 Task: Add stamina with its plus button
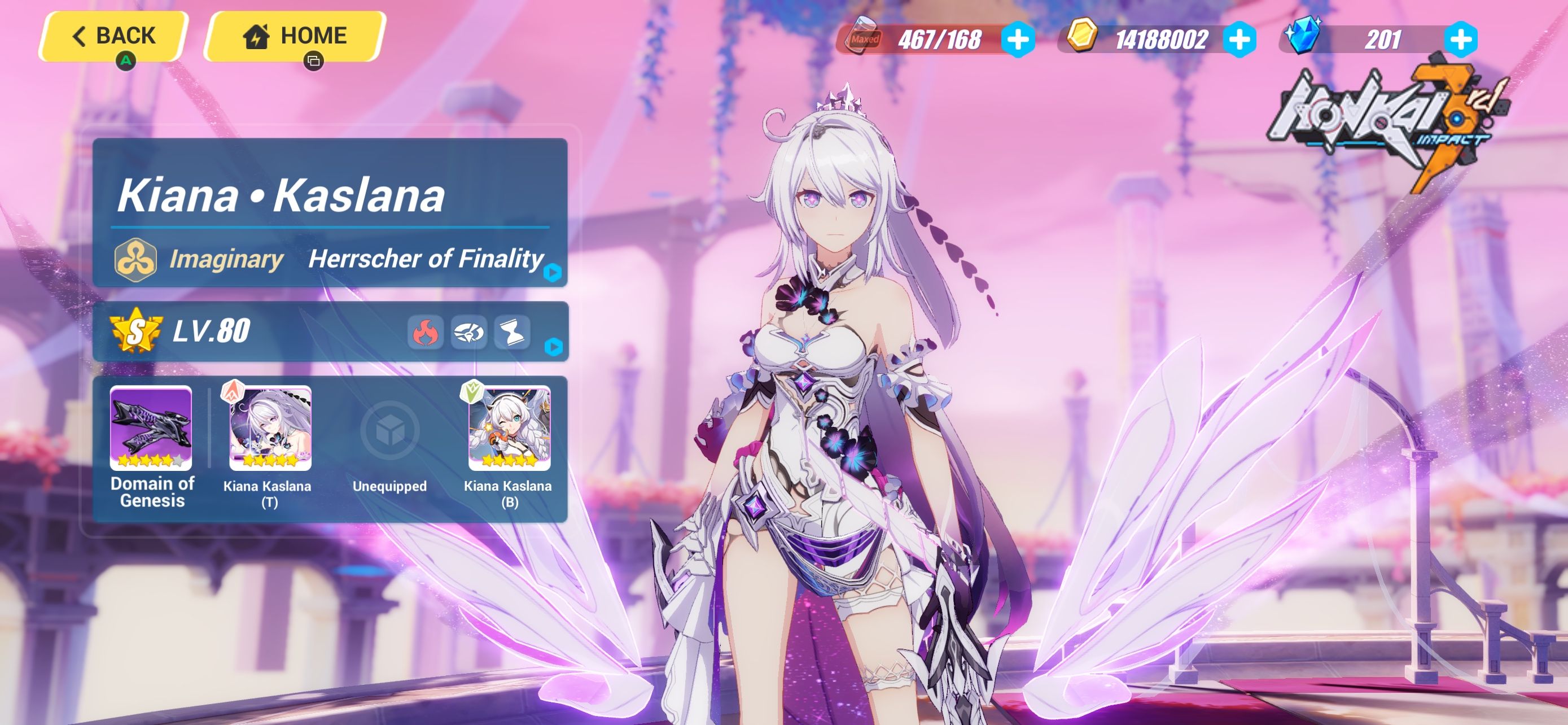coord(1019,38)
